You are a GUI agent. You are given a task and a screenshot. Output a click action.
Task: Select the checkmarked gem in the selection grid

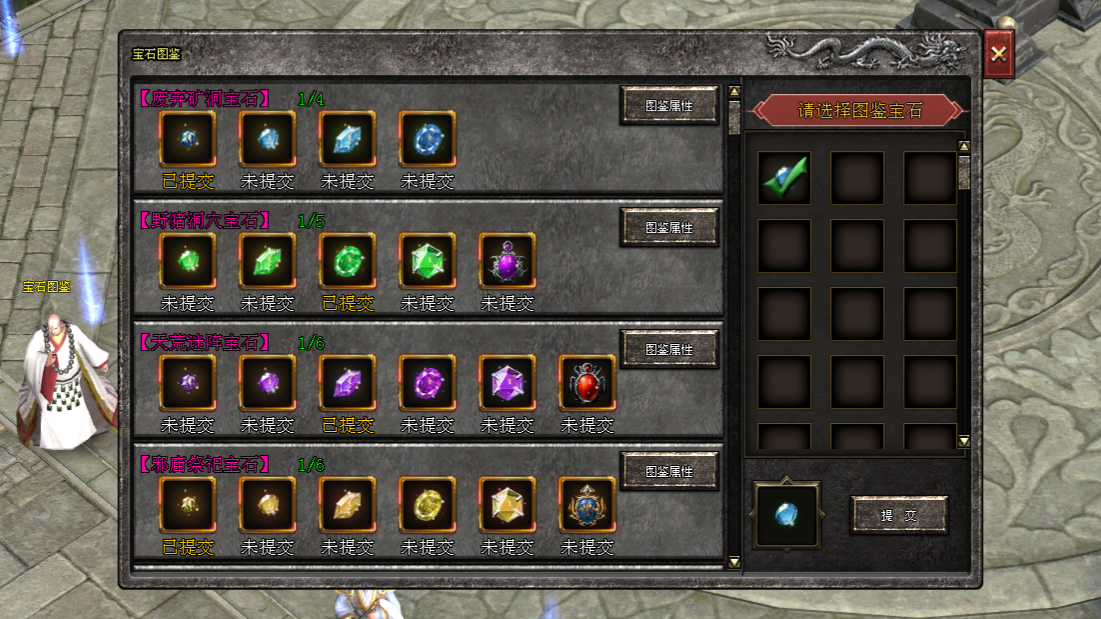click(x=784, y=178)
